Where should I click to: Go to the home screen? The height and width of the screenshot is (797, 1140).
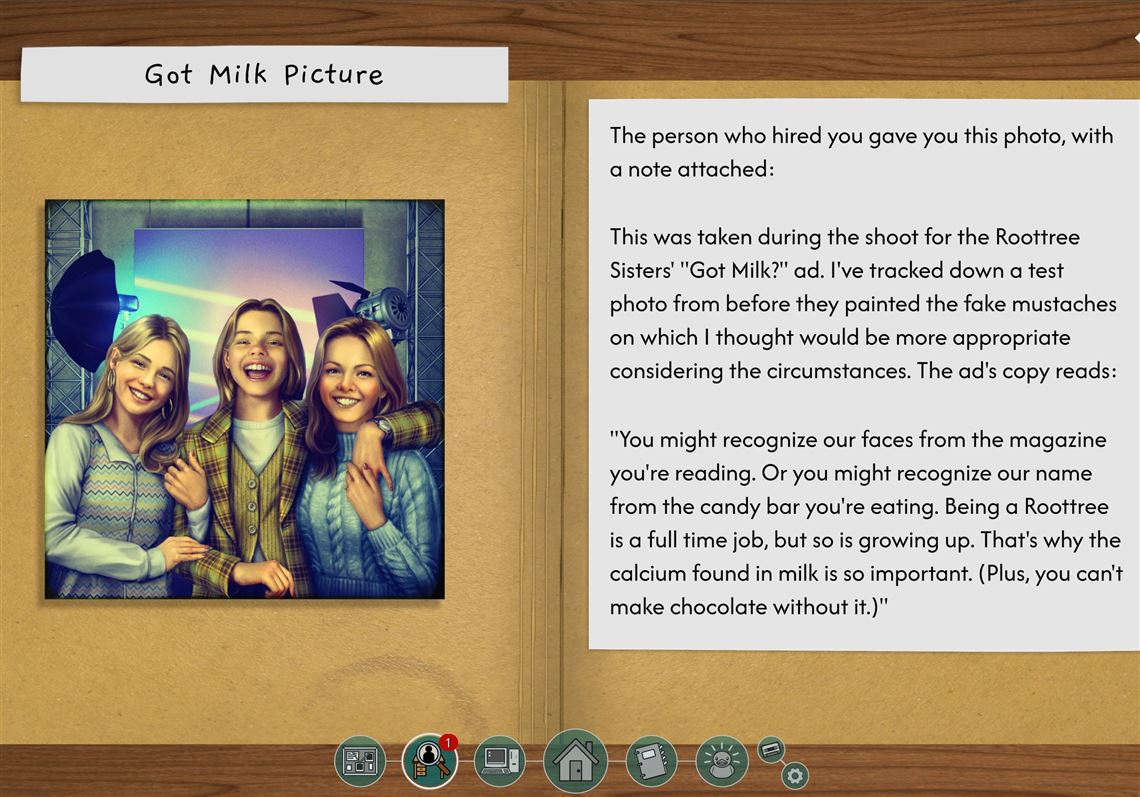575,762
